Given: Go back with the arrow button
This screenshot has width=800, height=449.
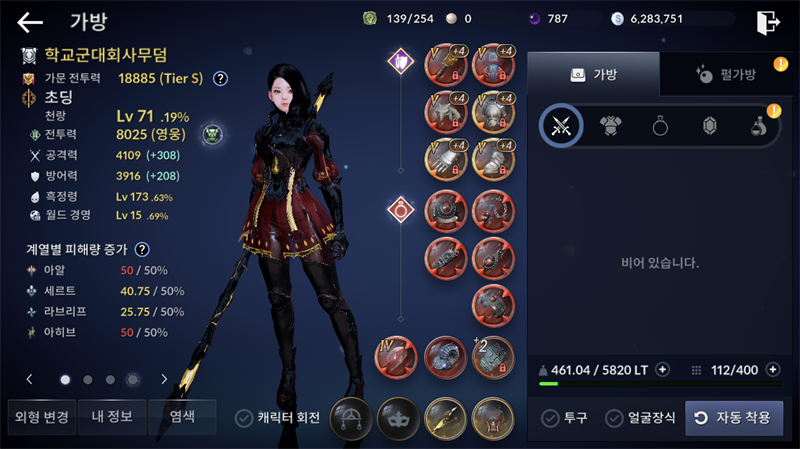Looking at the screenshot, I should click(x=30, y=21).
